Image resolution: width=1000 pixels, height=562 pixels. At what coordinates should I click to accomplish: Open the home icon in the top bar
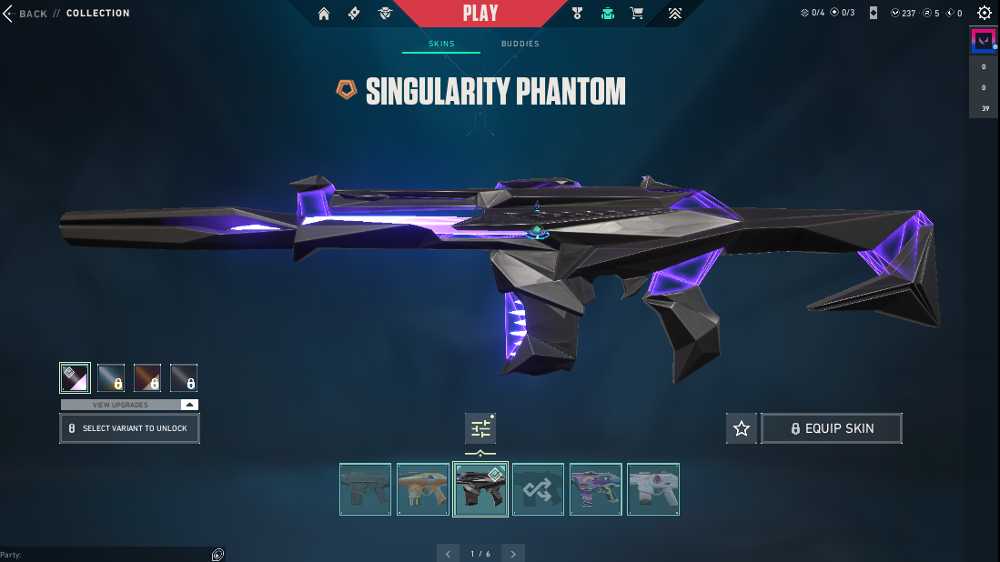pos(324,13)
